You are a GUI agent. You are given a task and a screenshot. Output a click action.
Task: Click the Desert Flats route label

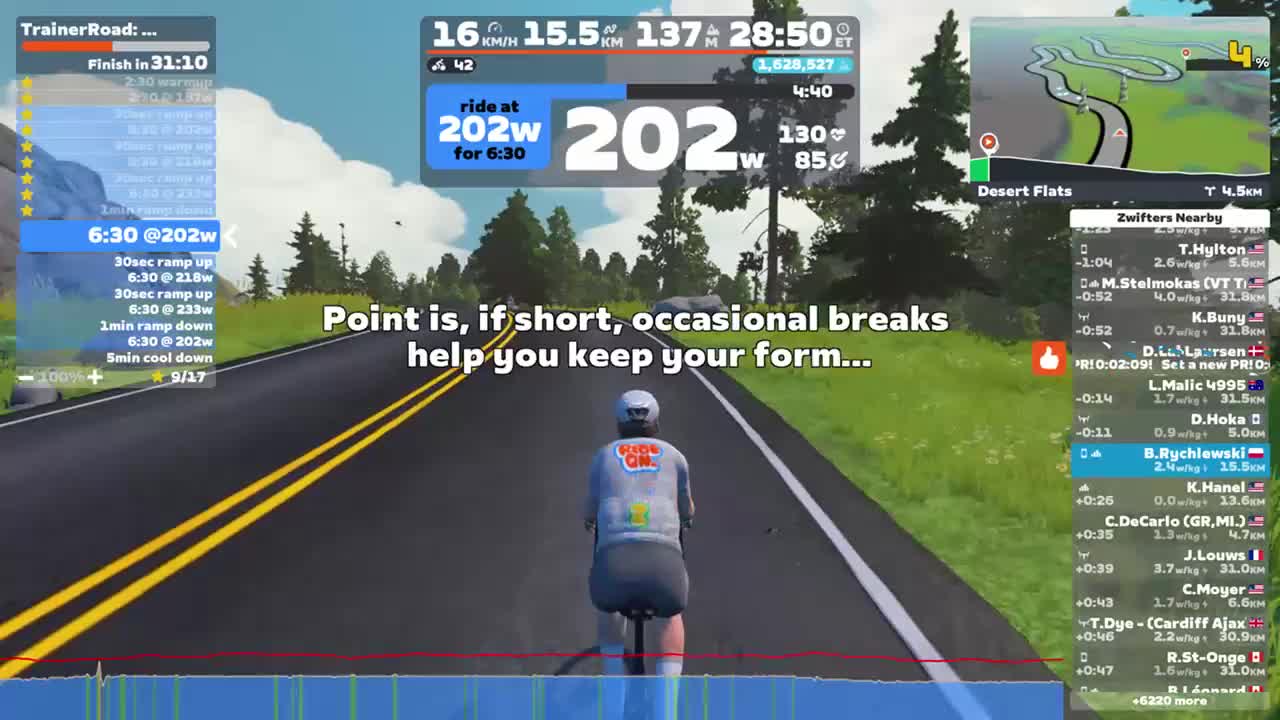point(1024,190)
